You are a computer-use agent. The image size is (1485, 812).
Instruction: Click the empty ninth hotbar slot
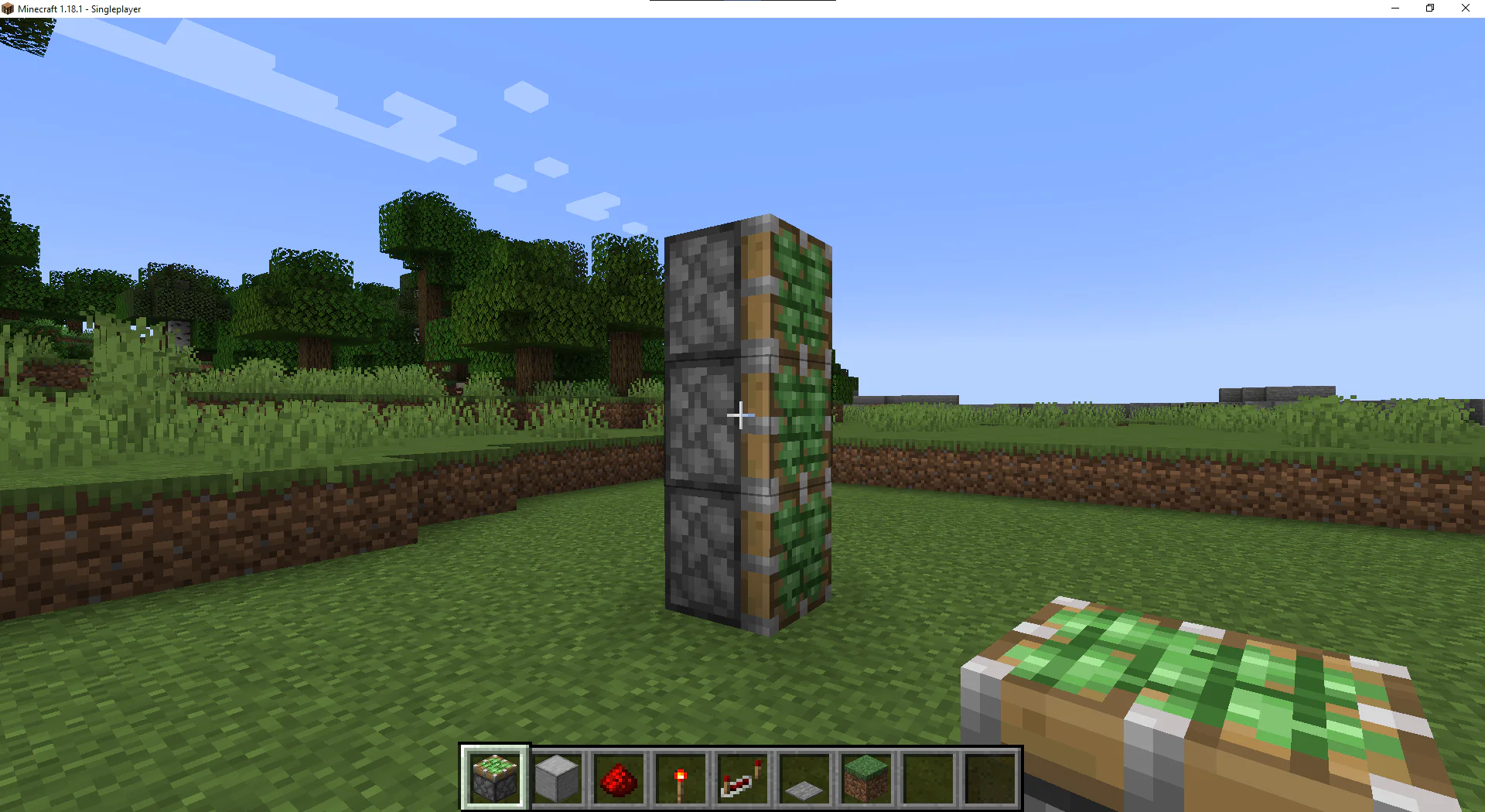tap(988, 777)
